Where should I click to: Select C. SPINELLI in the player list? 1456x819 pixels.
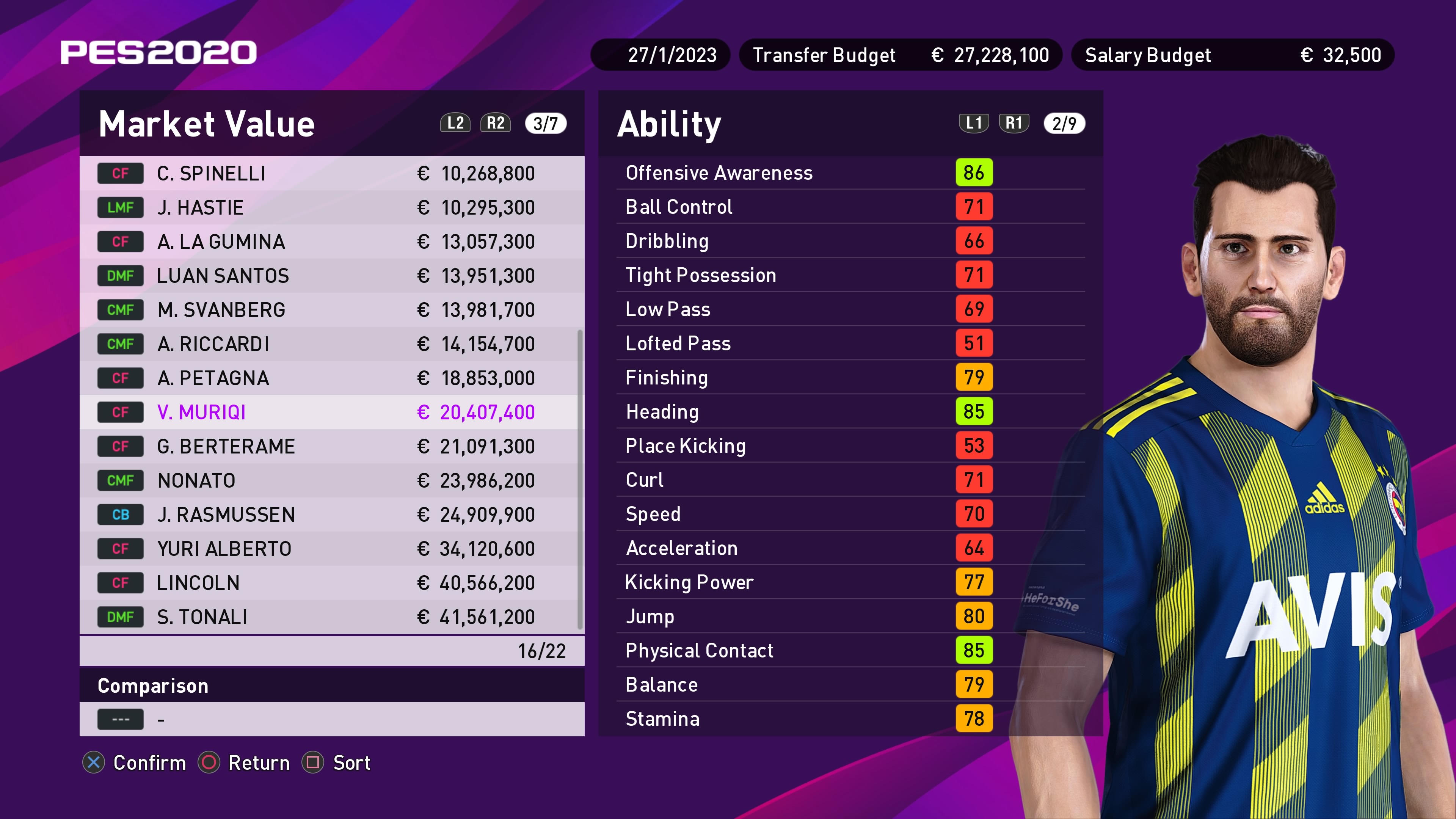331,174
